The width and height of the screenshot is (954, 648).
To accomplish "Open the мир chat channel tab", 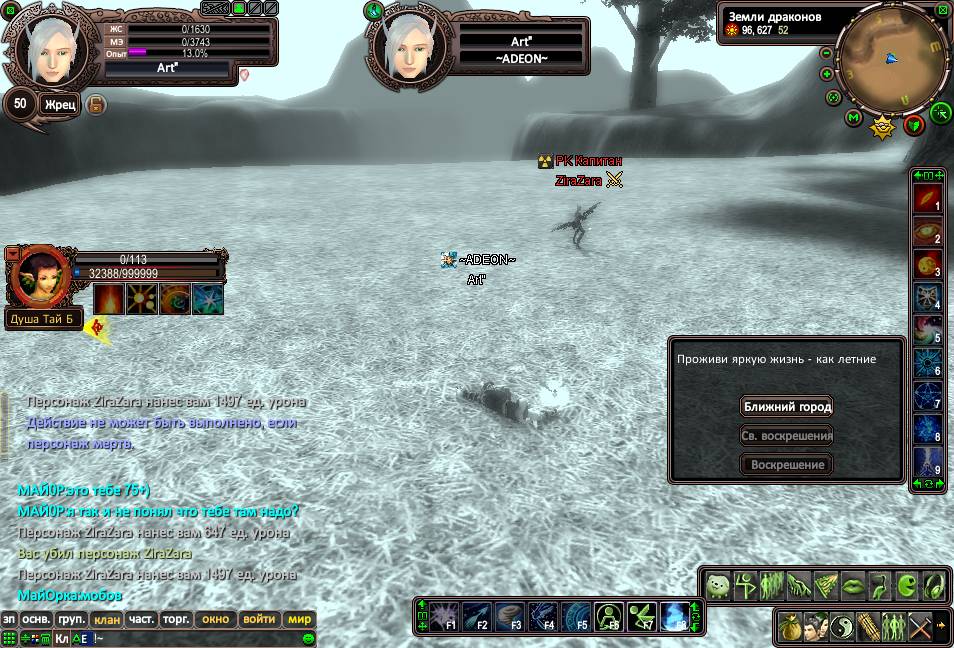I will (x=300, y=620).
